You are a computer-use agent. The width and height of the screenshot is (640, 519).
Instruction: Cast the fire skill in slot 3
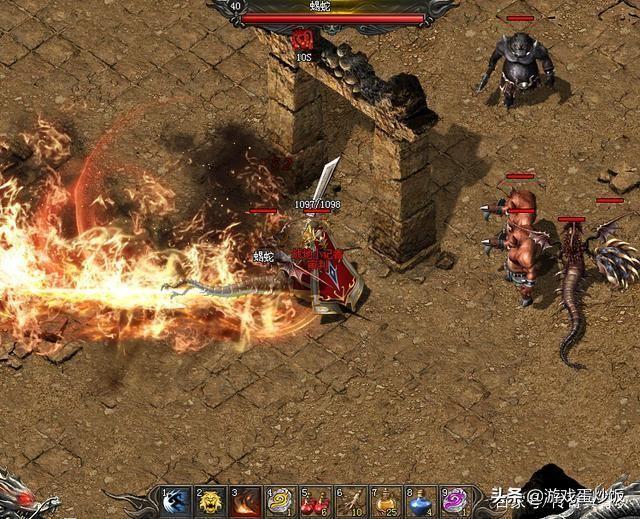coord(246,501)
